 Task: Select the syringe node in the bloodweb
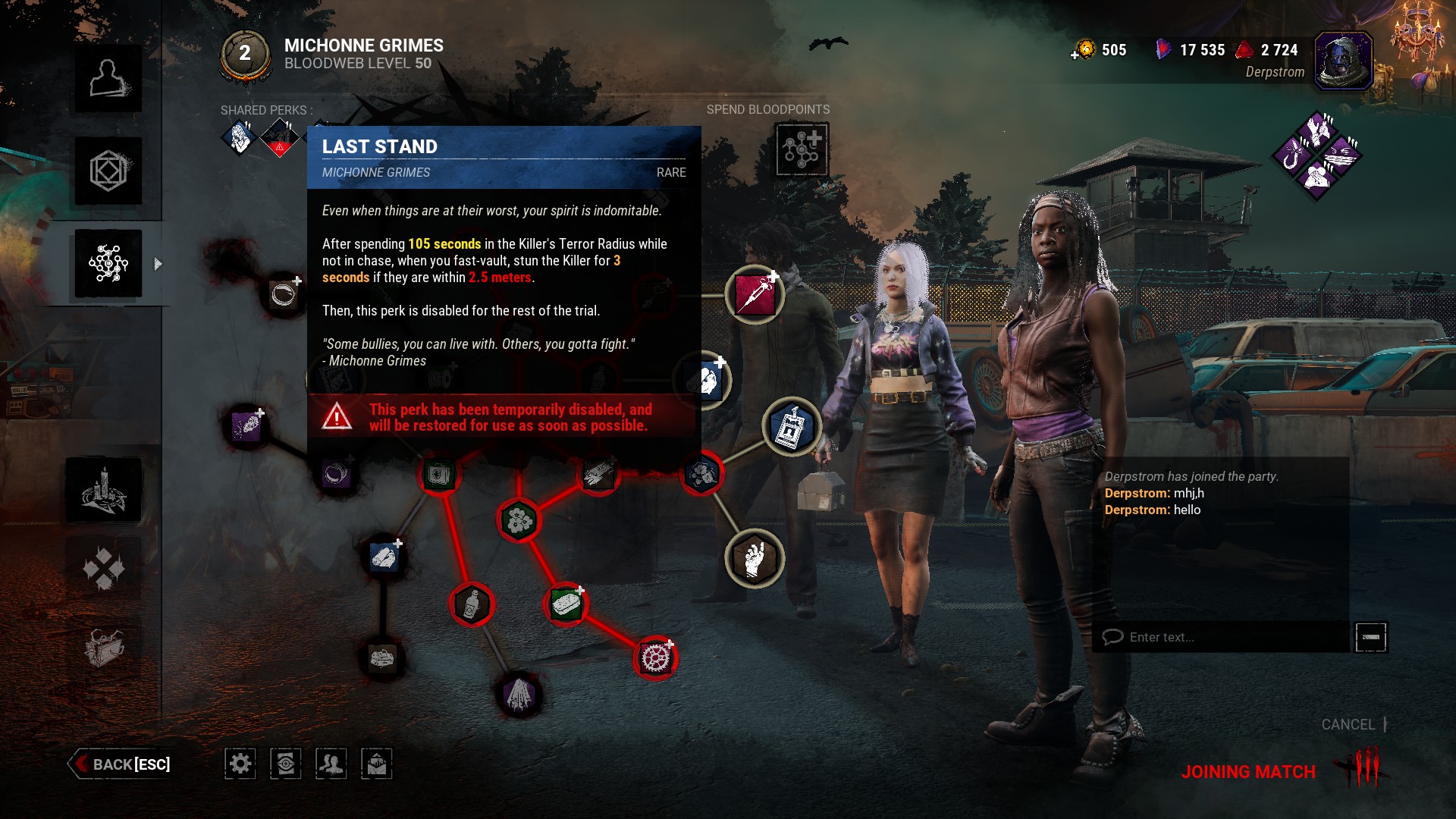pyautogui.click(x=755, y=294)
